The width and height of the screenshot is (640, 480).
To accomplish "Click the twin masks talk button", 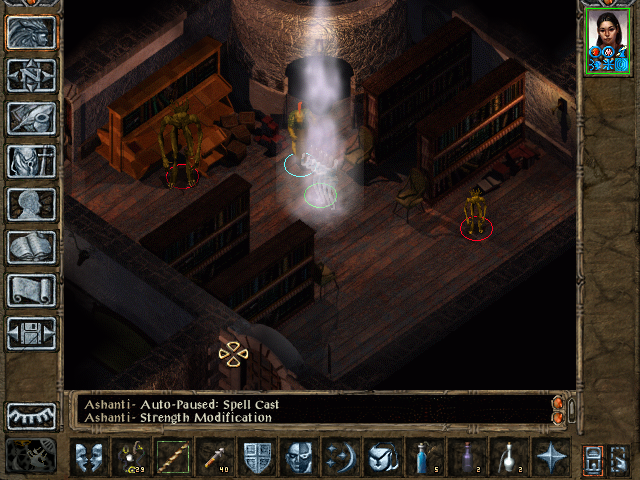I will (x=90, y=457).
